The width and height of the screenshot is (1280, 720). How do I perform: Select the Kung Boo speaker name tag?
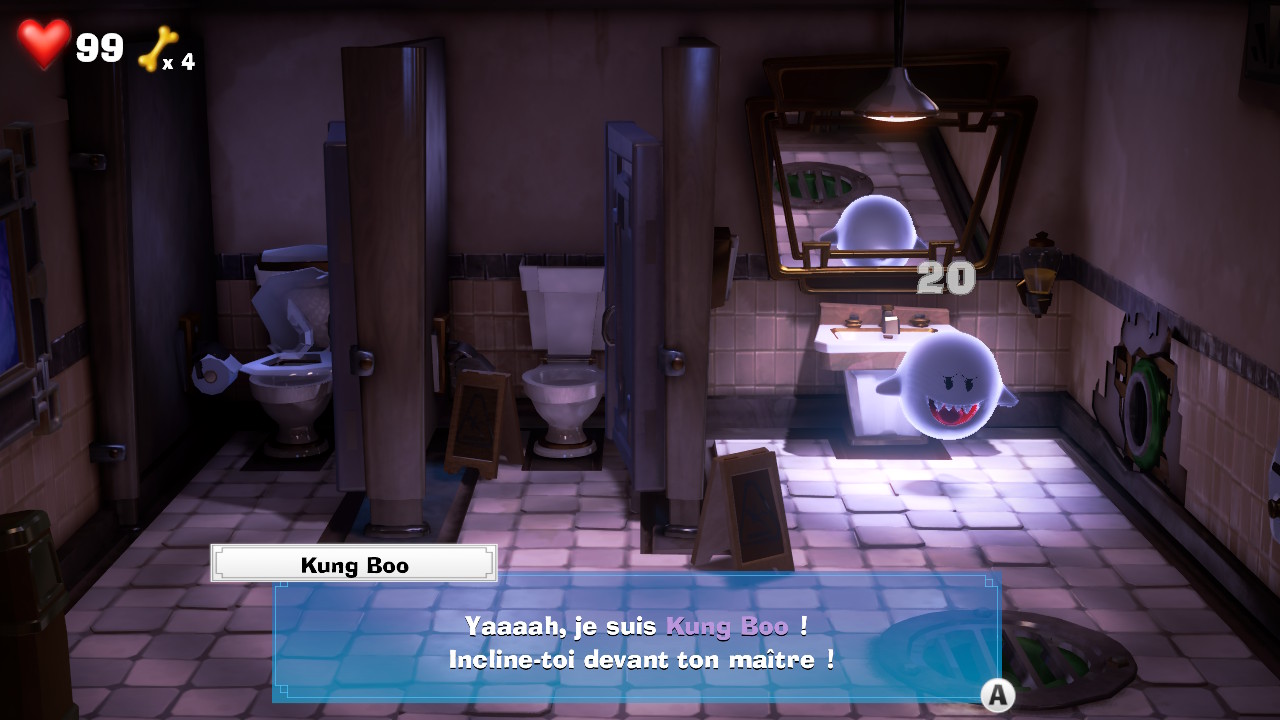coord(354,564)
